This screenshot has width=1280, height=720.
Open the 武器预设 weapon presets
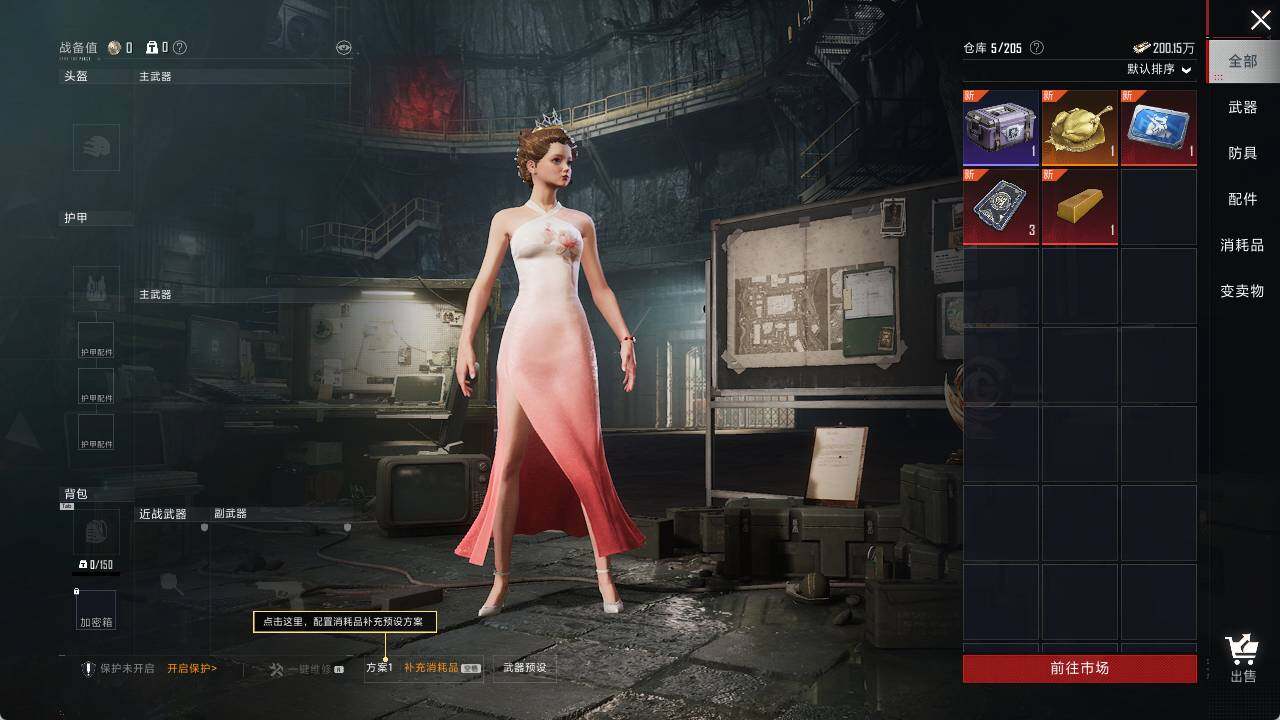point(525,668)
